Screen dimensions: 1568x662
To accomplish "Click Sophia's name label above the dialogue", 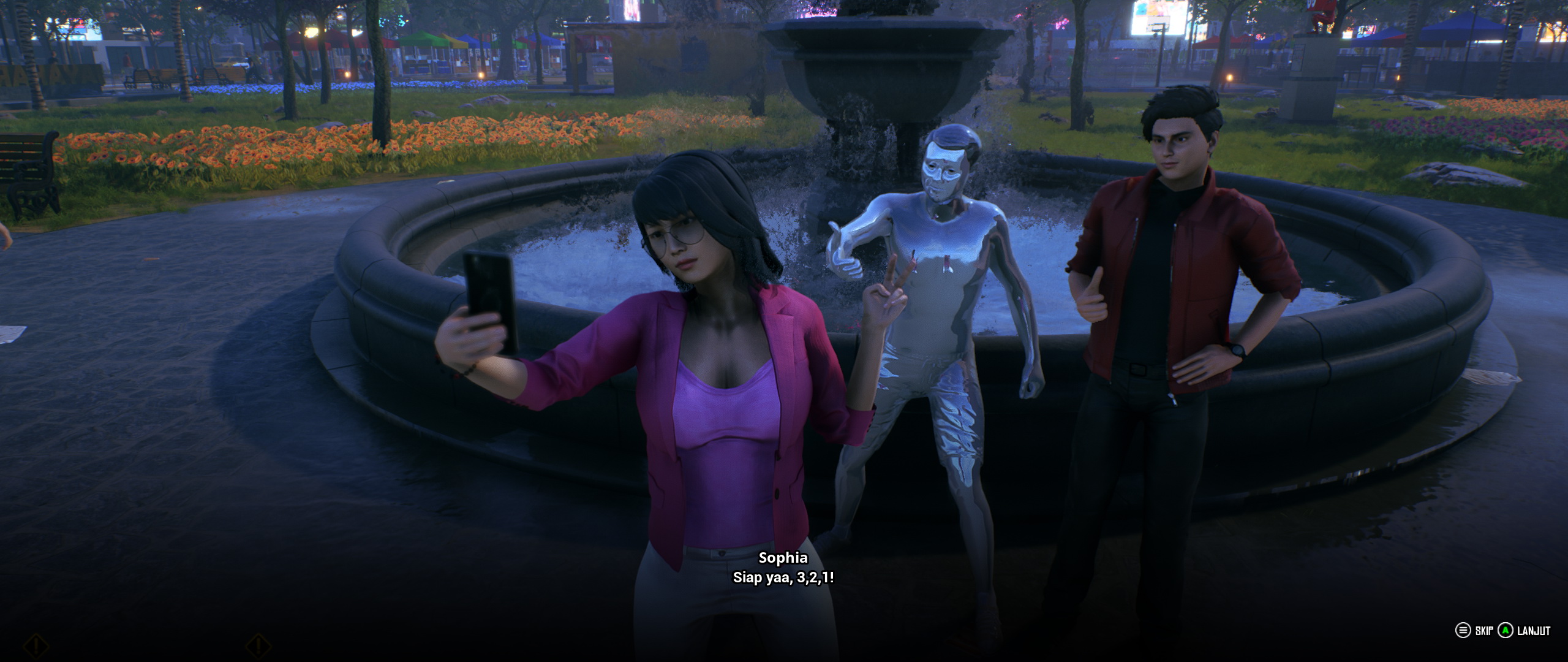I will pyautogui.click(x=783, y=558).
